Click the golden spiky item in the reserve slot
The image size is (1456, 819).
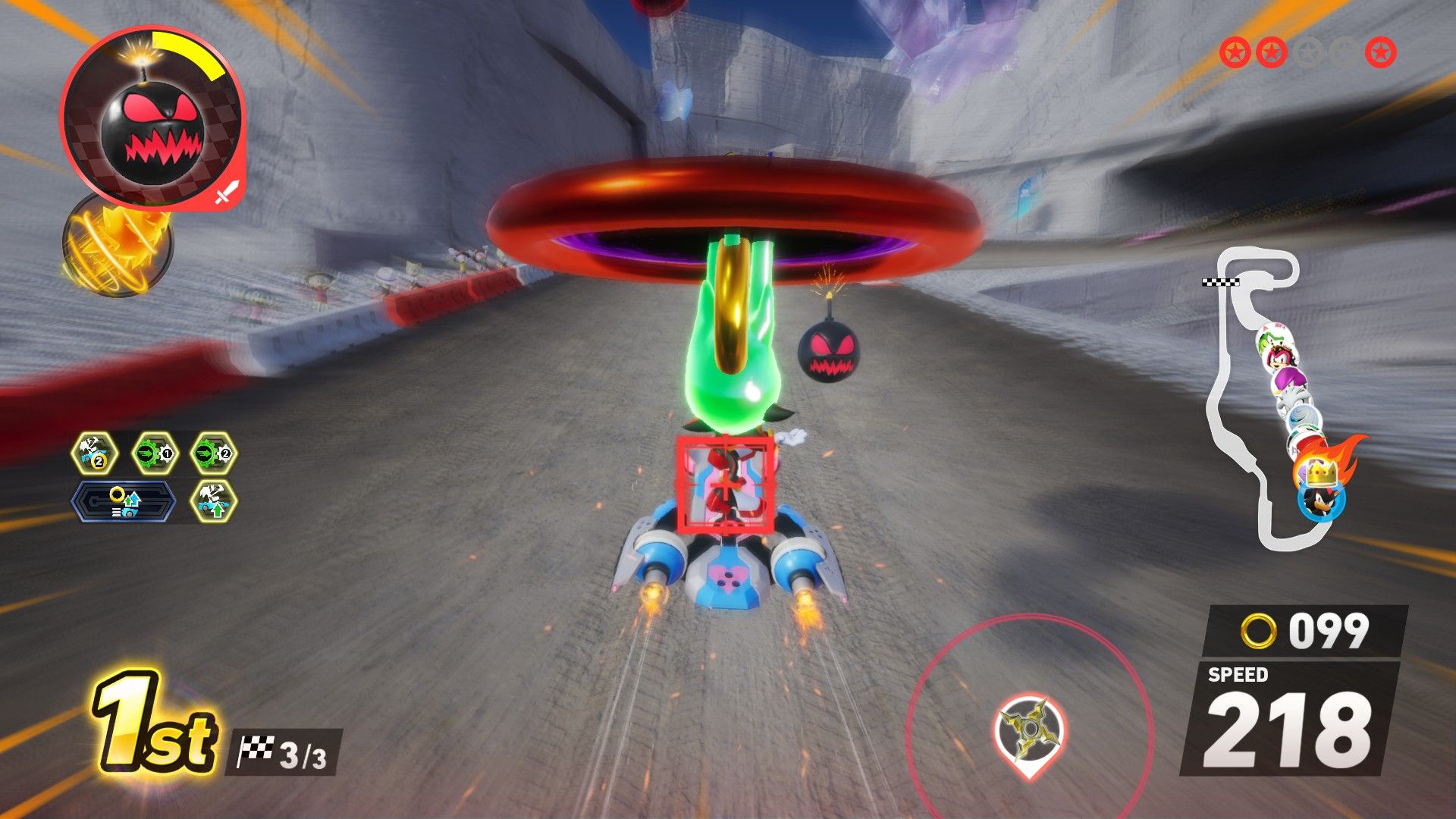click(x=118, y=244)
